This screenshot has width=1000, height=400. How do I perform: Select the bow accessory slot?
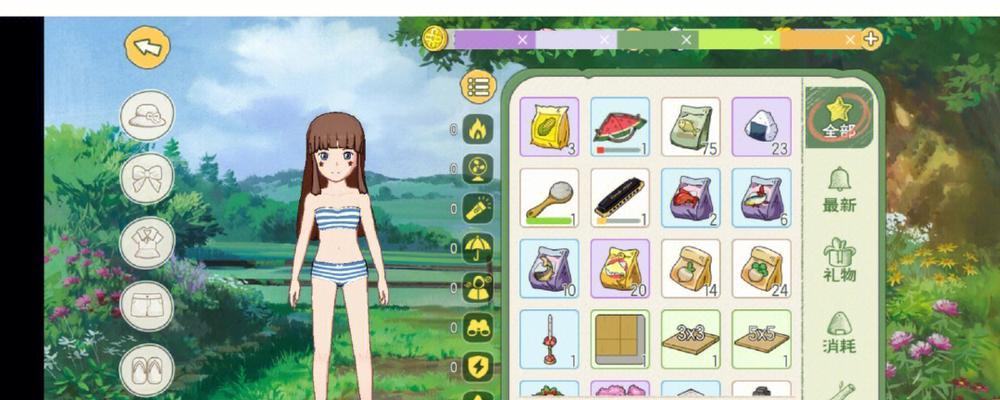[x=147, y=179]
